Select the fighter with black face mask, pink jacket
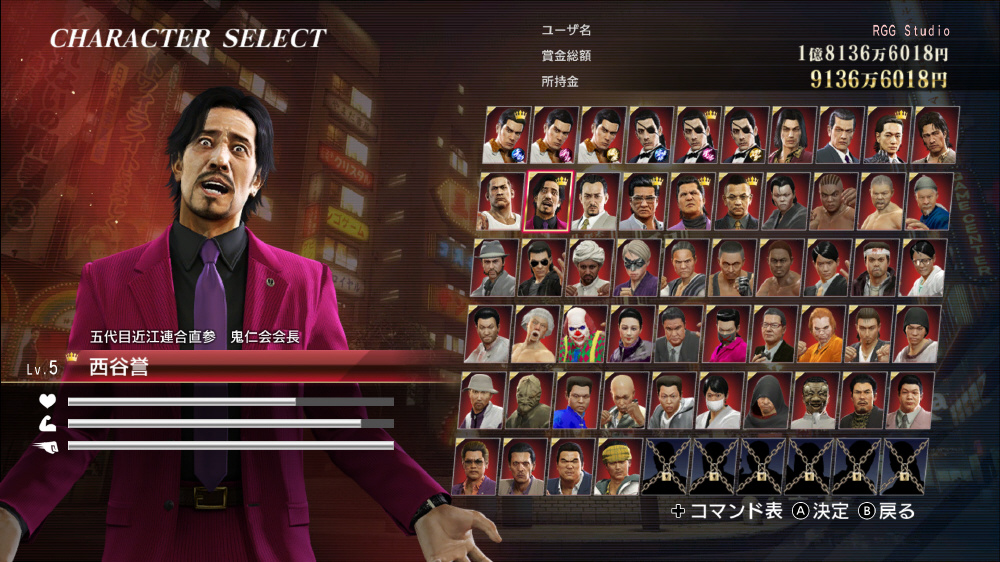Viewport: 1000px width, 562px height. click(727, 333)
